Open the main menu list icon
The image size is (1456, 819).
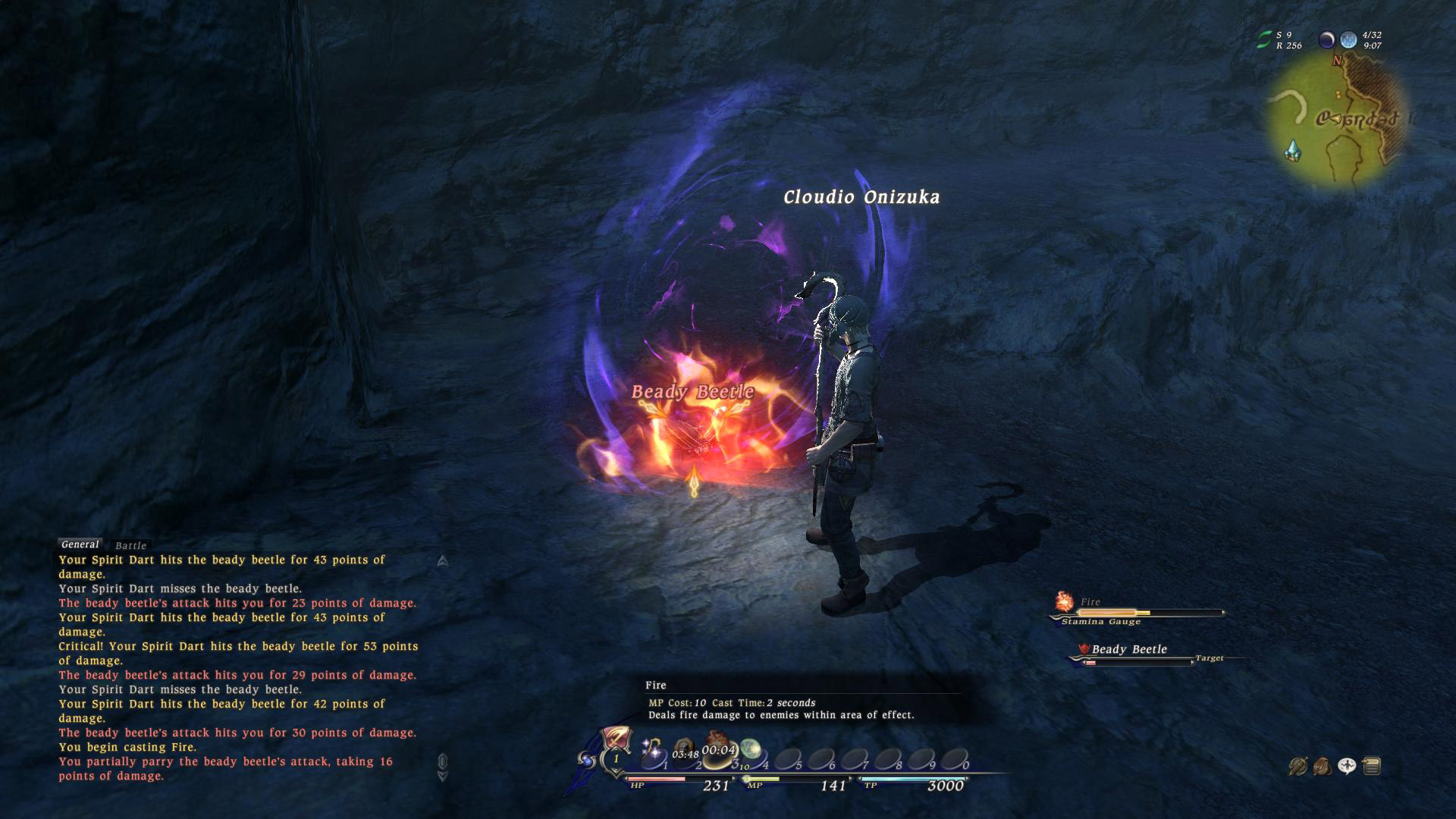(x=1371, y=767)
